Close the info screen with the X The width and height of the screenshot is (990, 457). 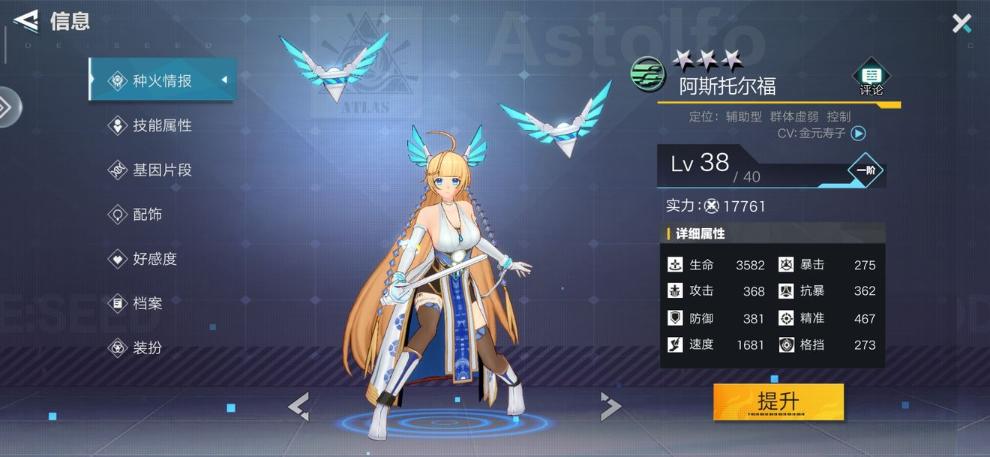coord(961,23)
